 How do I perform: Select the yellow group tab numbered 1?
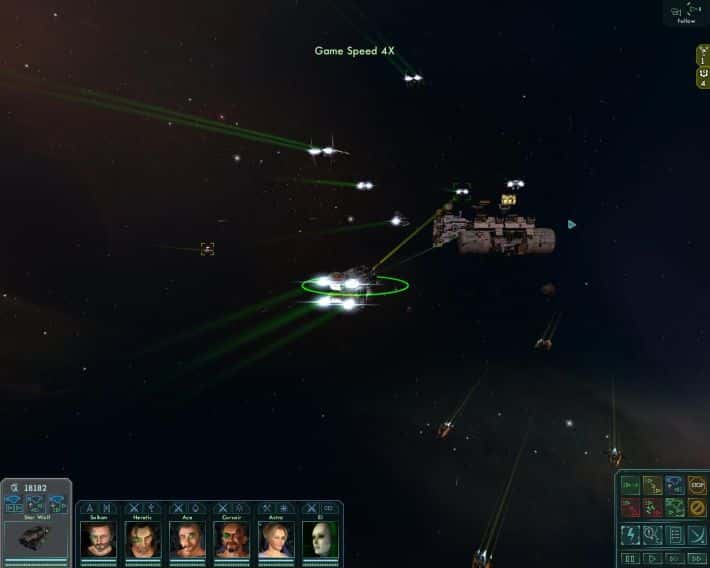click(x=703, y=55)
